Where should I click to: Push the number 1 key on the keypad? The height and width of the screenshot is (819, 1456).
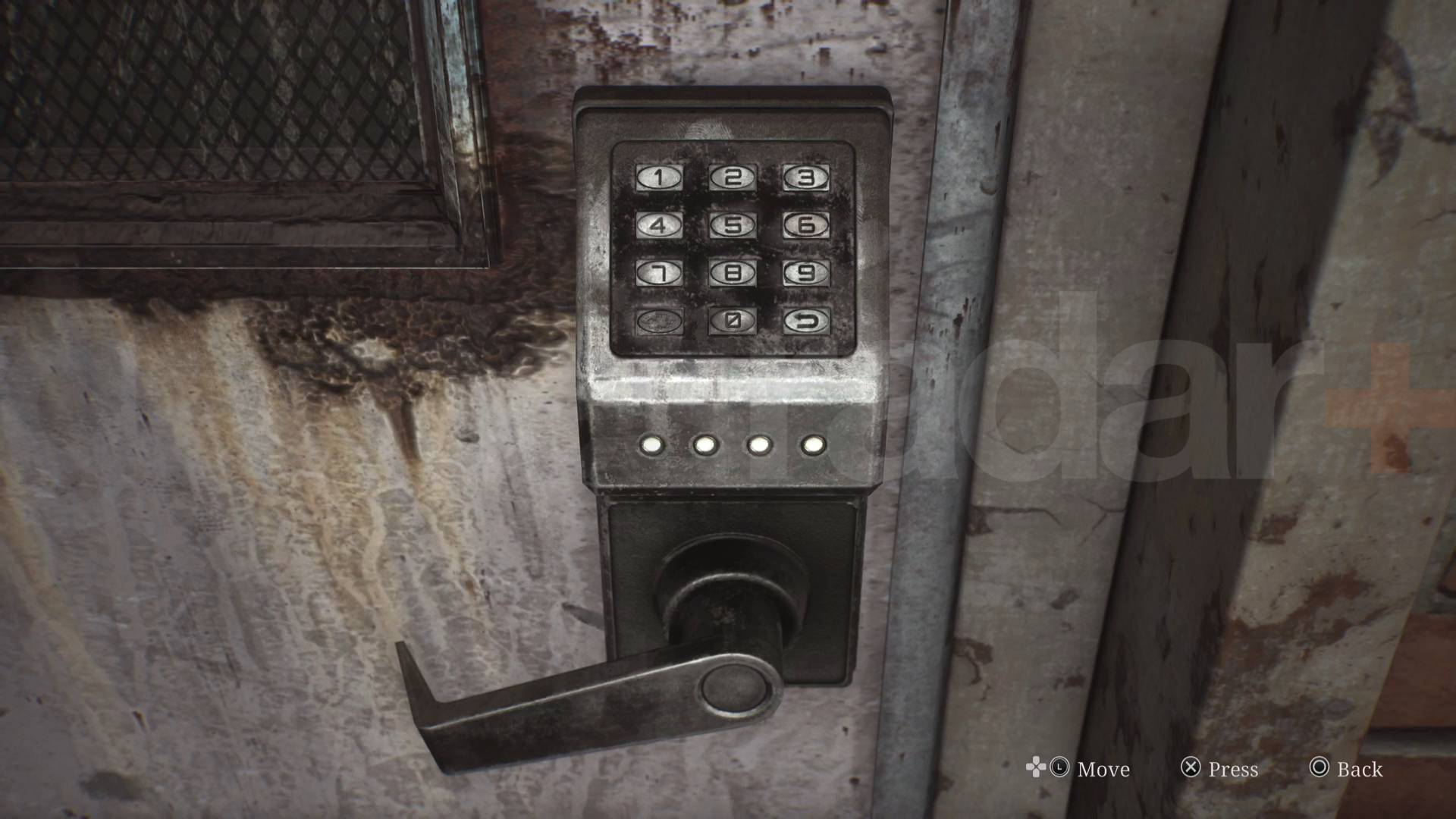(659, 177)
